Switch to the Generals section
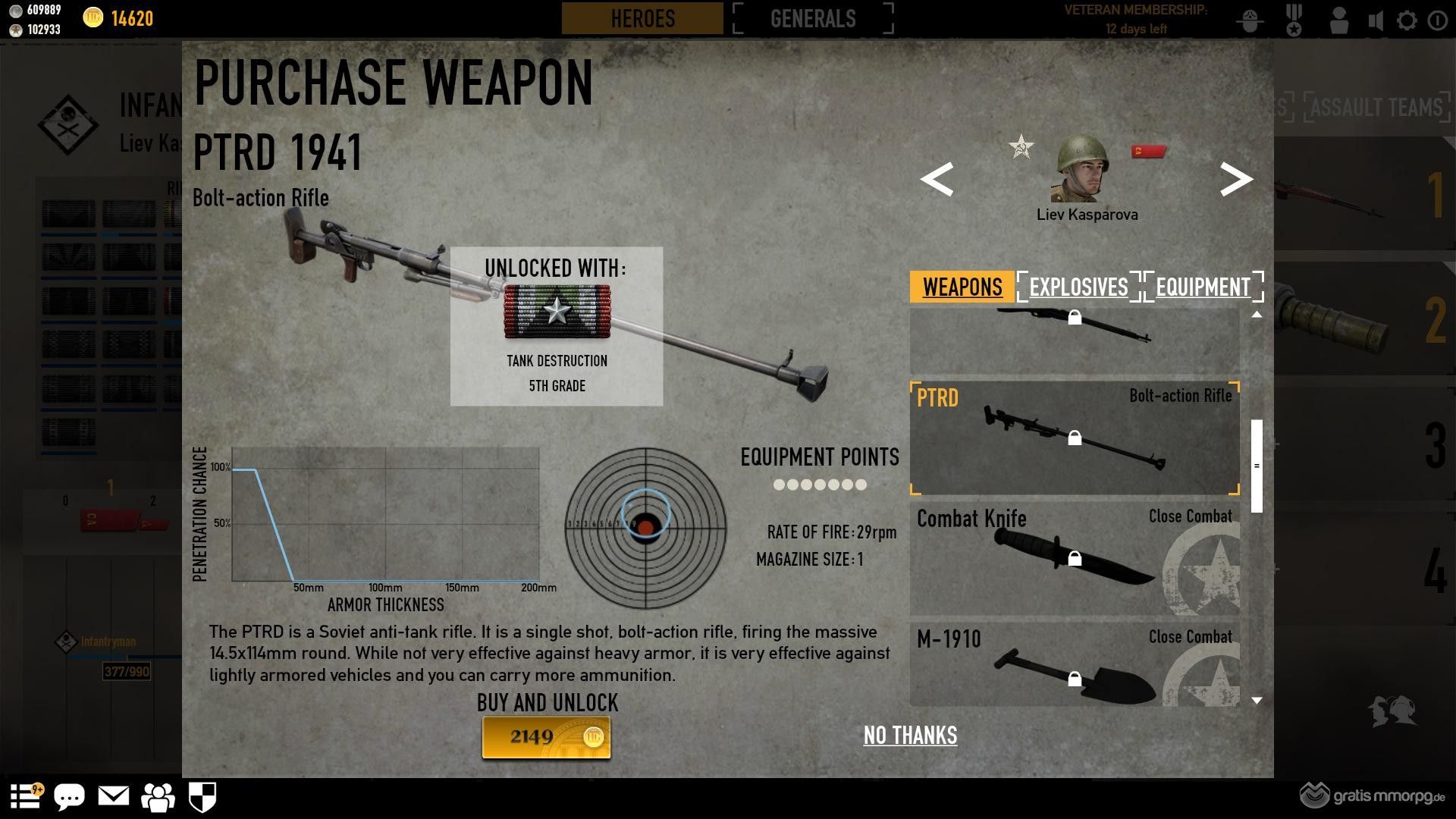1456x819 pixels. 813,18
